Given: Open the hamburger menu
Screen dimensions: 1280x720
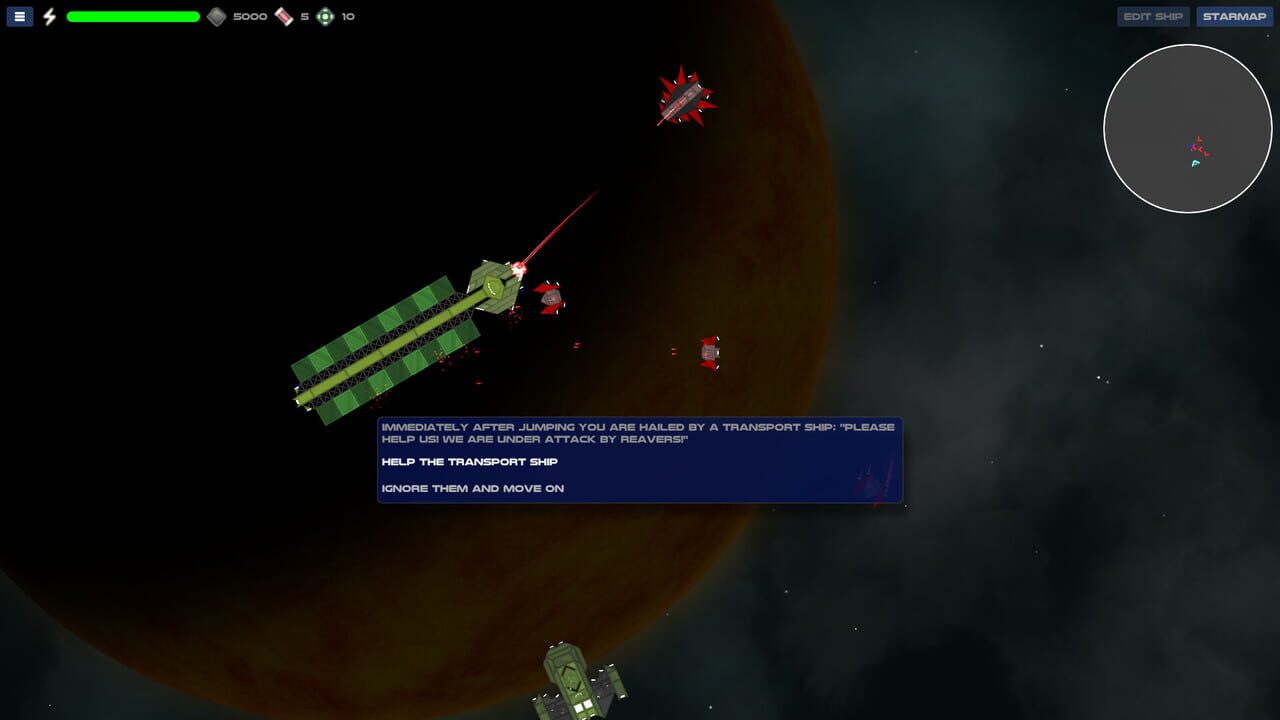Looking at the screenshot, I should [18, 16].
